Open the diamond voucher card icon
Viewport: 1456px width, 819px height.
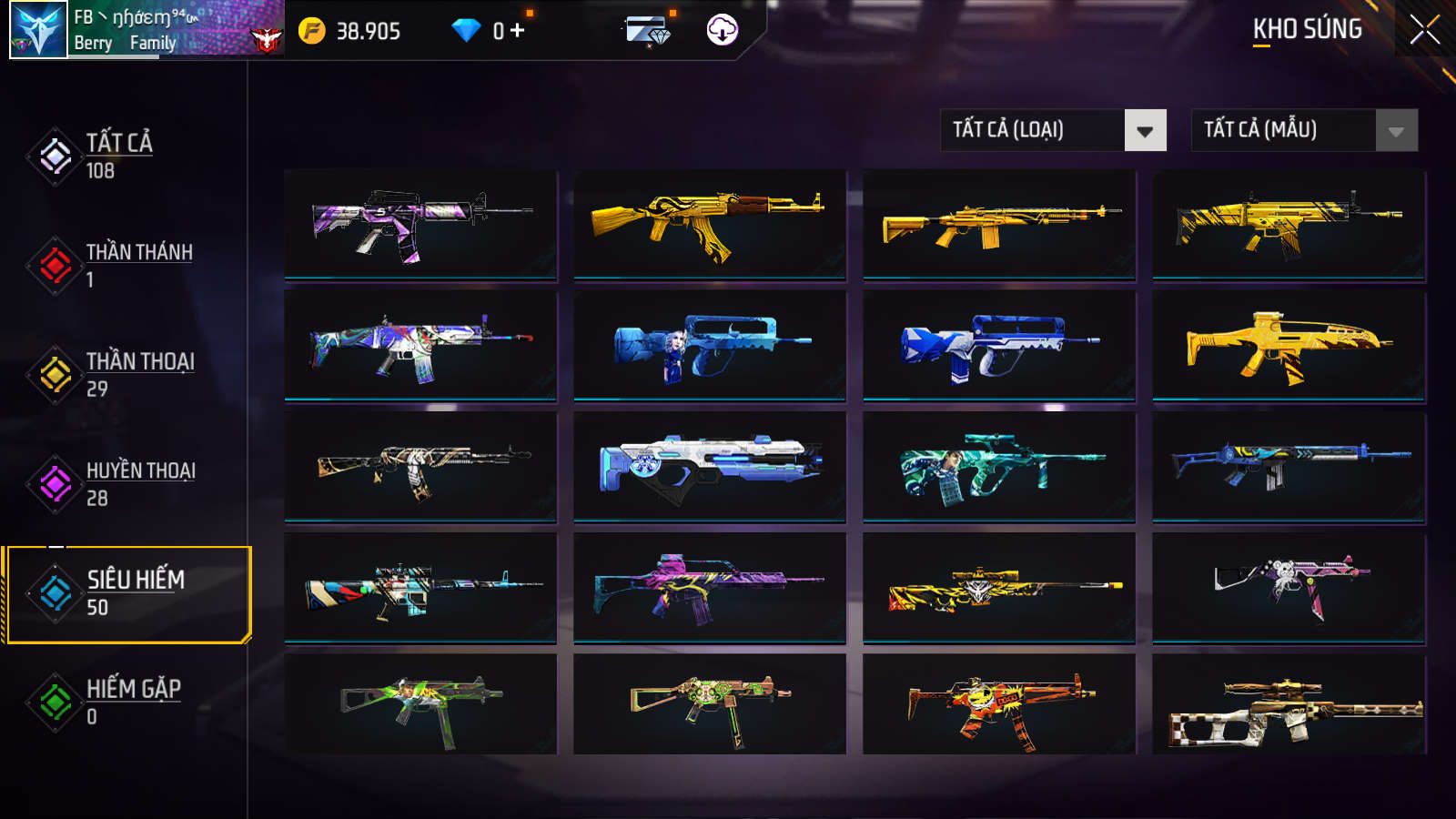[648, 32]
